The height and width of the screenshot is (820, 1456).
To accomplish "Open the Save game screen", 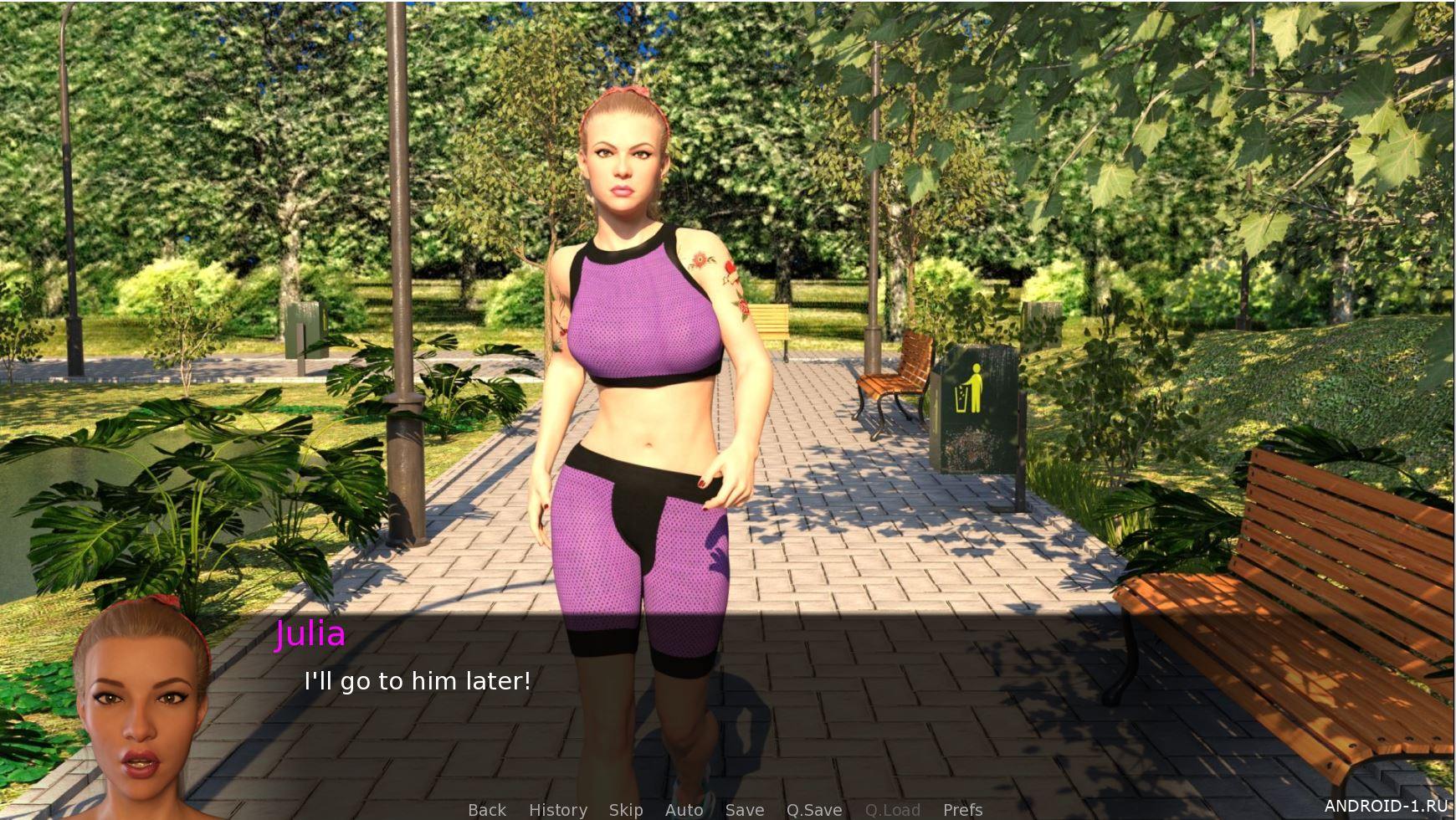I will [x=744, y=809].
